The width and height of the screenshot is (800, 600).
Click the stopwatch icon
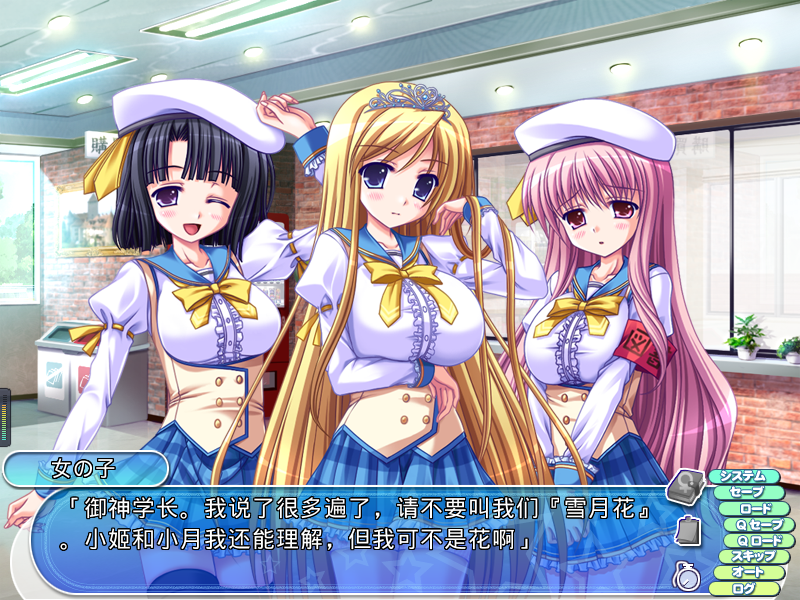[685, 574]
